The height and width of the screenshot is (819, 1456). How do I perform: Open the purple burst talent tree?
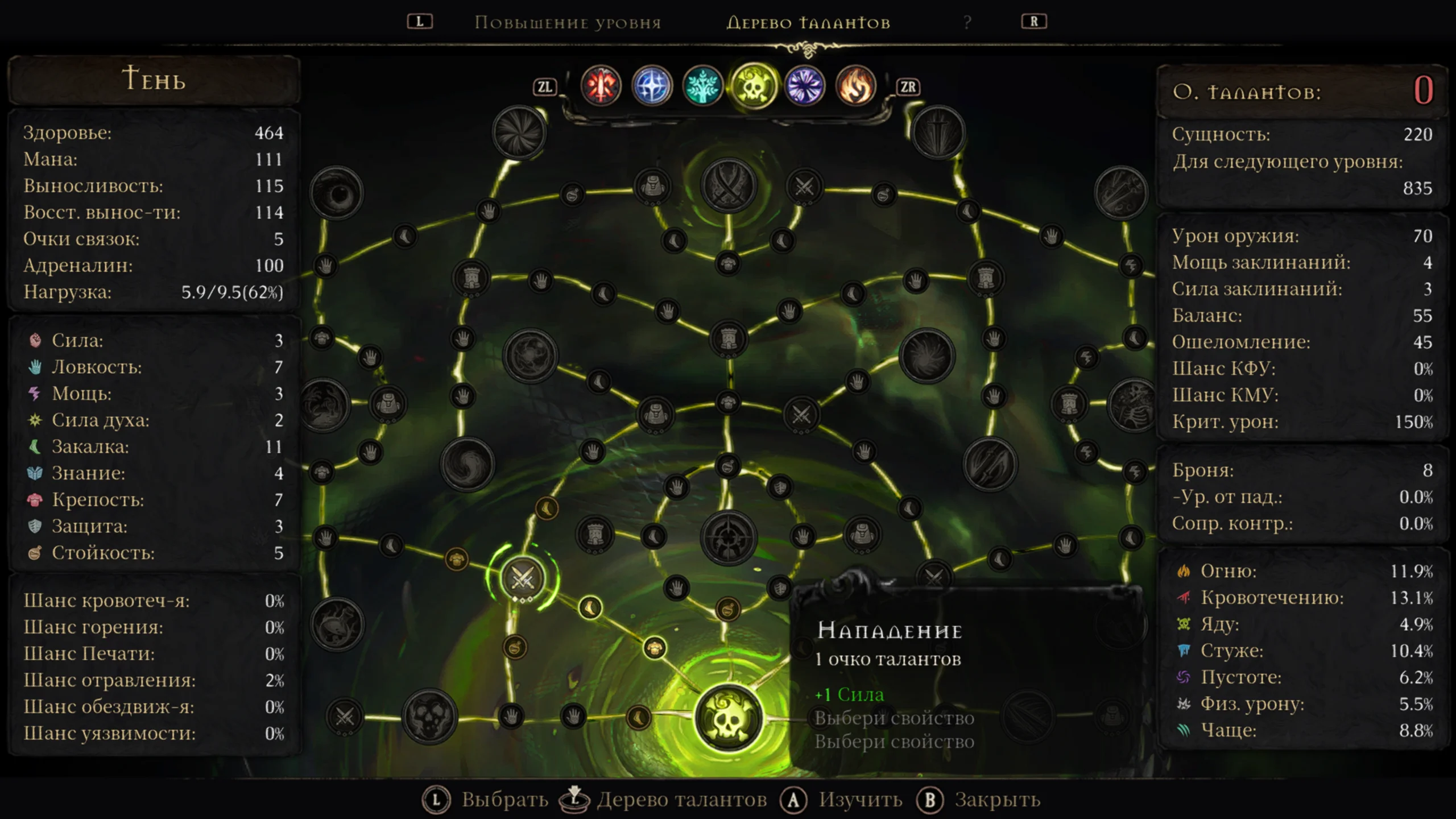(804, 86)
